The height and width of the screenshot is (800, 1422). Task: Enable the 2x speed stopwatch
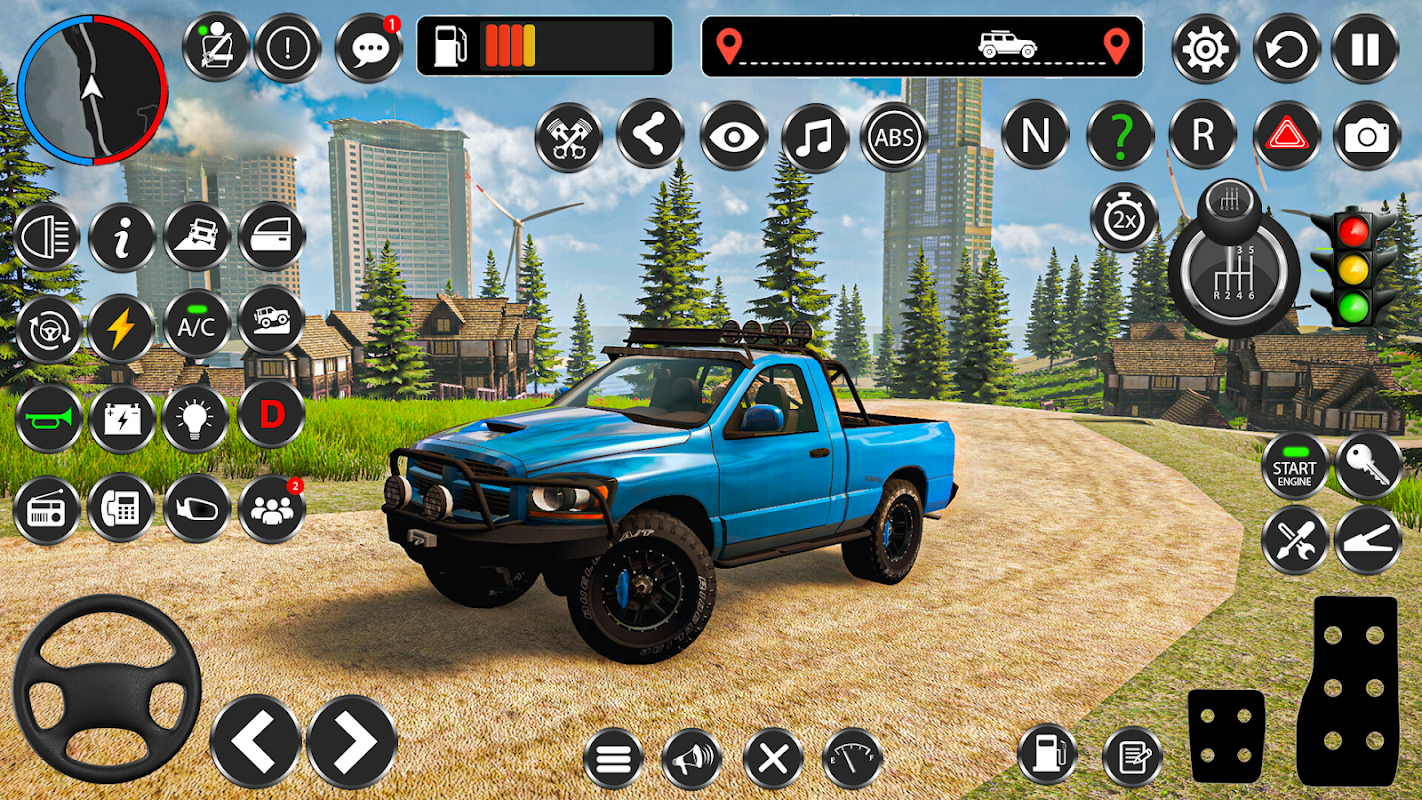[1124, 218]
